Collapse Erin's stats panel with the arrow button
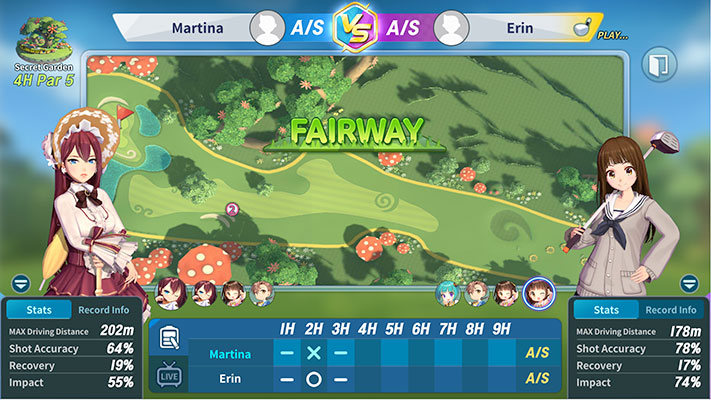 click(688, 283)
